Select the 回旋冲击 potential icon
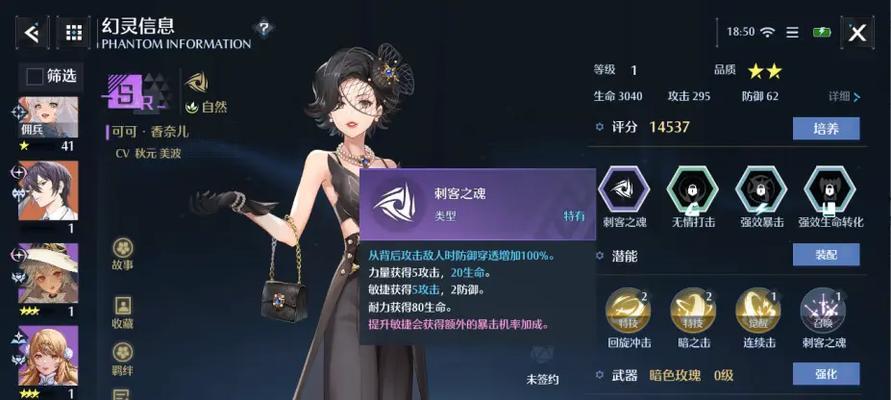This screenshot has width=891, height=400. 628,311
